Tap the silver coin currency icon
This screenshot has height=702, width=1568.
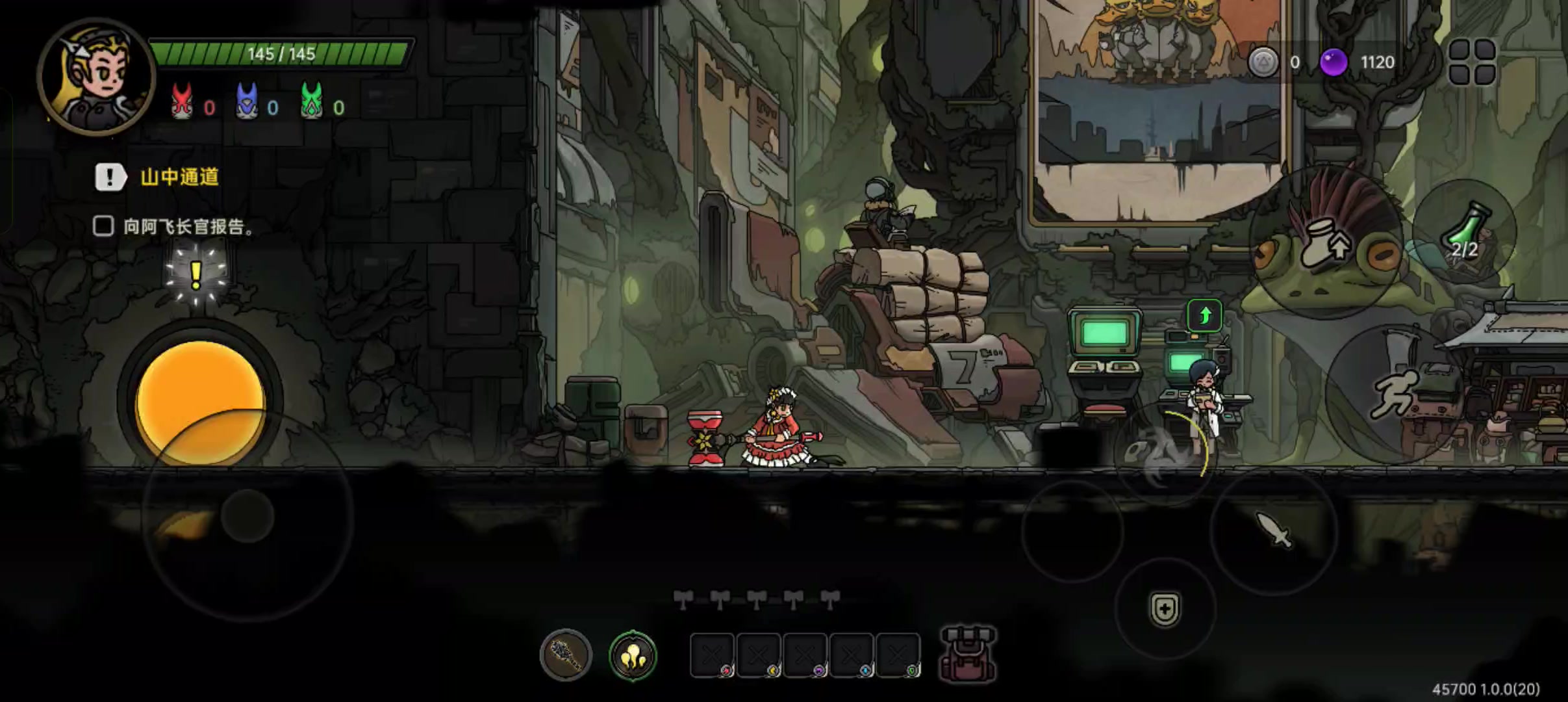pos(1263,62)
